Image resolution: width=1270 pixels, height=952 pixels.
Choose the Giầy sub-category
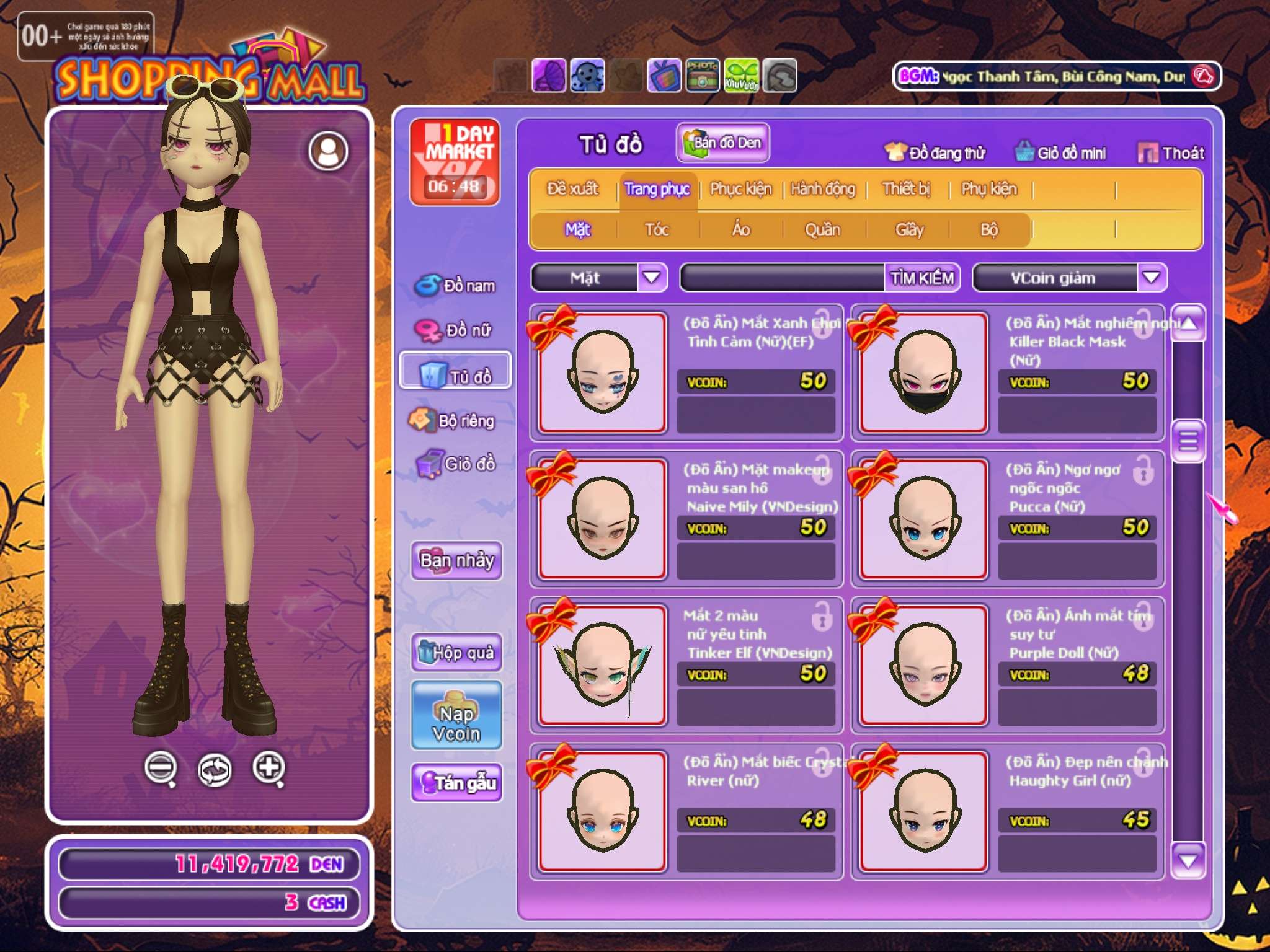[x=909, y=229]
